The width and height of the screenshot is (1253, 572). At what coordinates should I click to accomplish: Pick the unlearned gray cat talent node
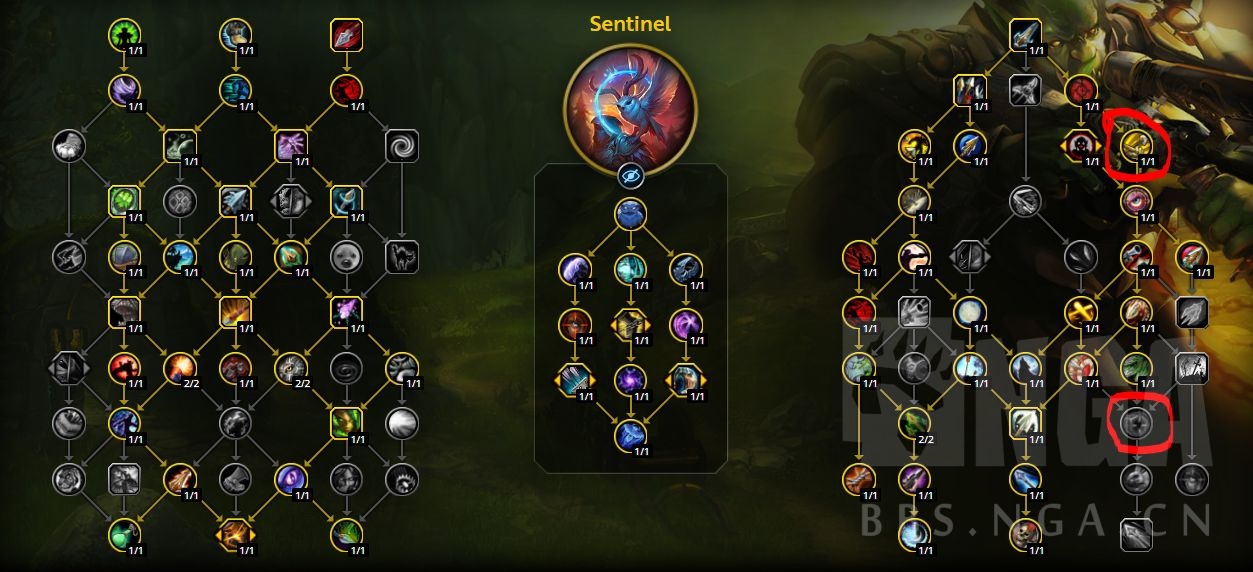pos(401,257)
